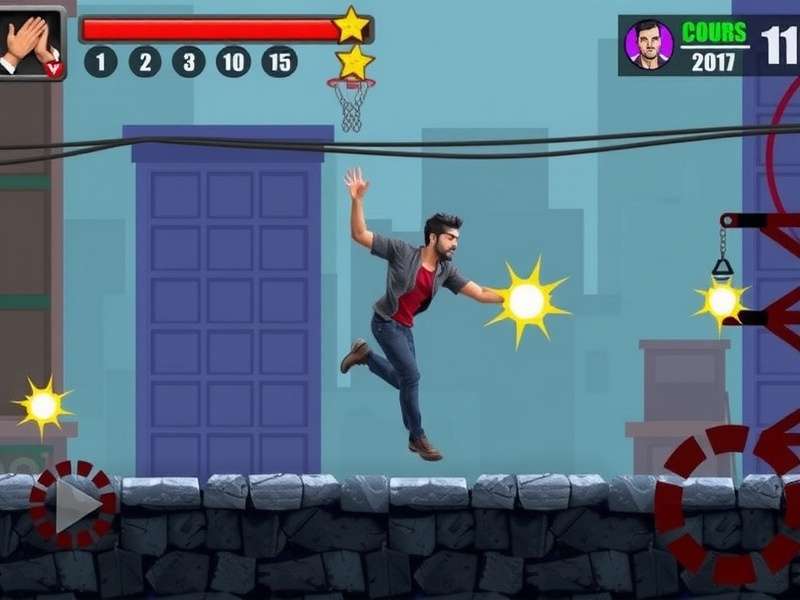
Task: Pick the number 10 circle
Action: 233,62
